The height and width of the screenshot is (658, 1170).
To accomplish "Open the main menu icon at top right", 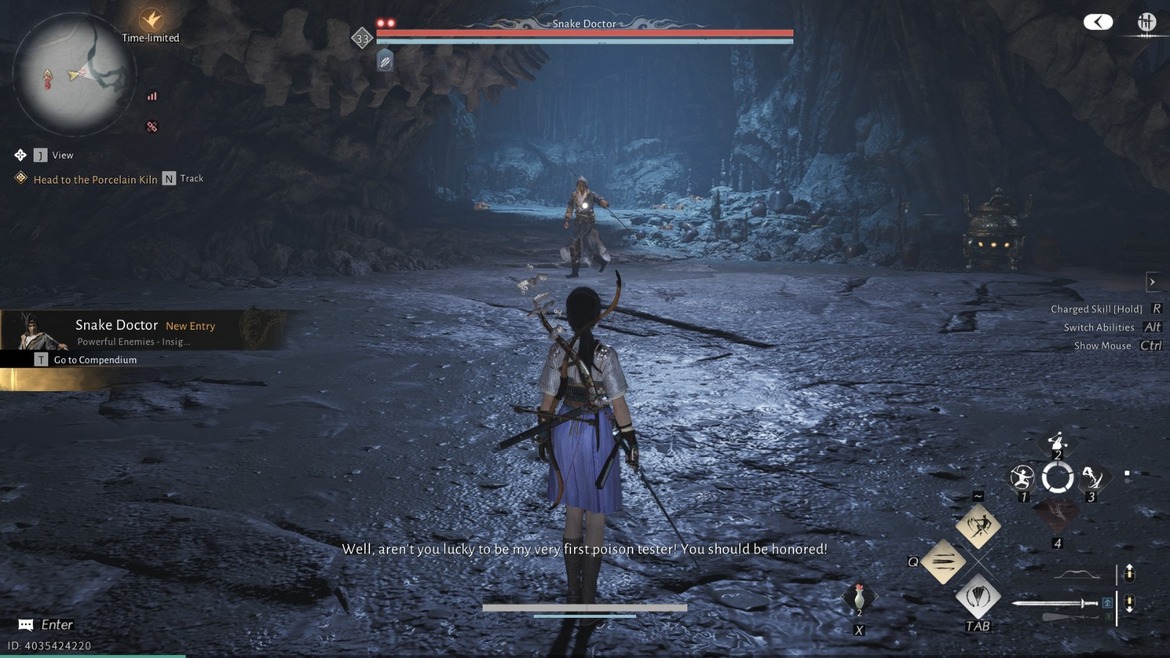I will [x=1146, y=22].
